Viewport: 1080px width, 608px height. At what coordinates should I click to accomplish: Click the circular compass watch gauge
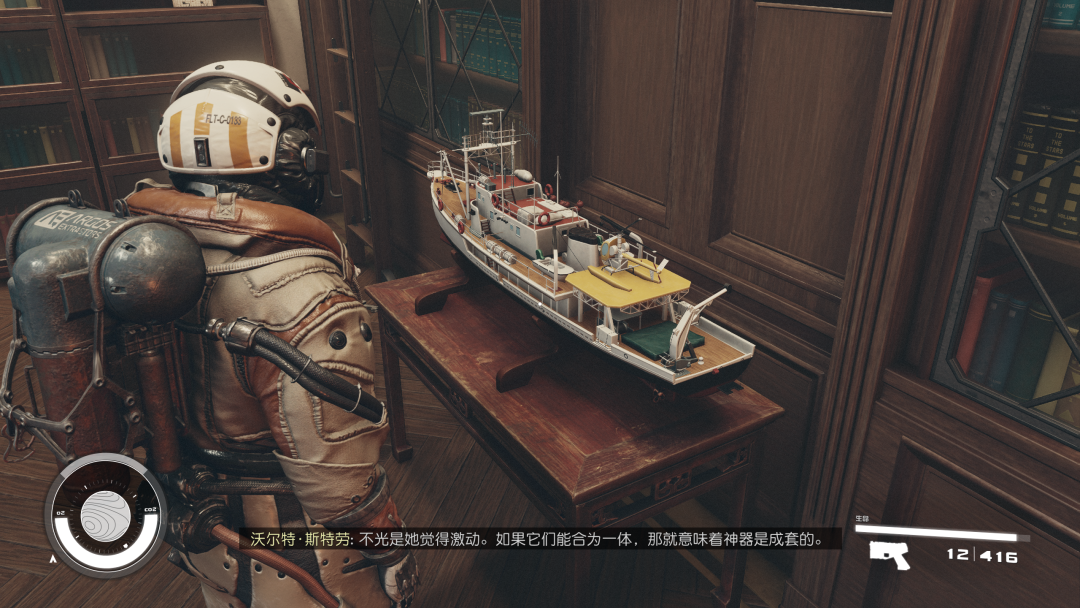click(105, 515)
